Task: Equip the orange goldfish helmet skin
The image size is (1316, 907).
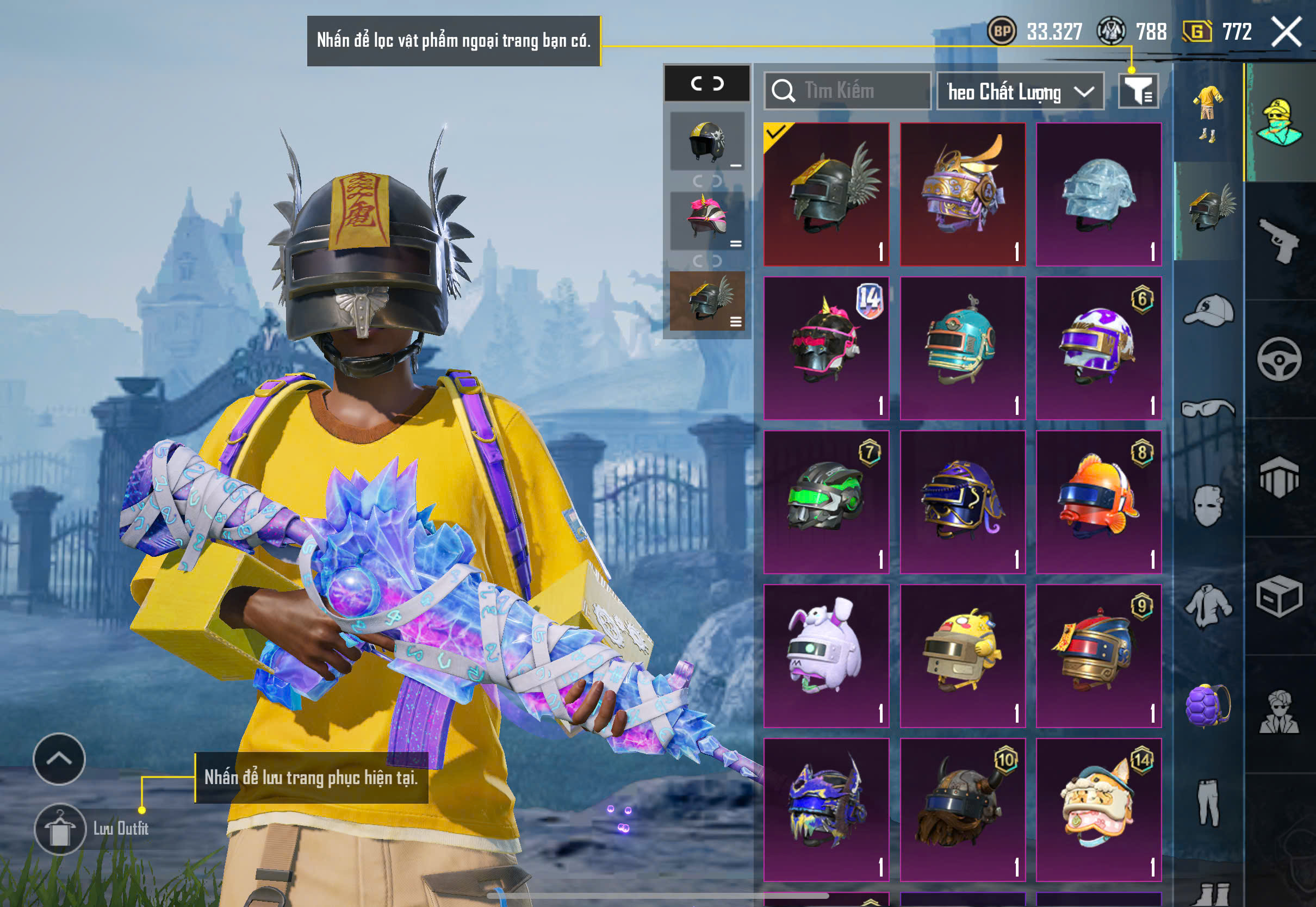Action: [x=1098, y=502]
